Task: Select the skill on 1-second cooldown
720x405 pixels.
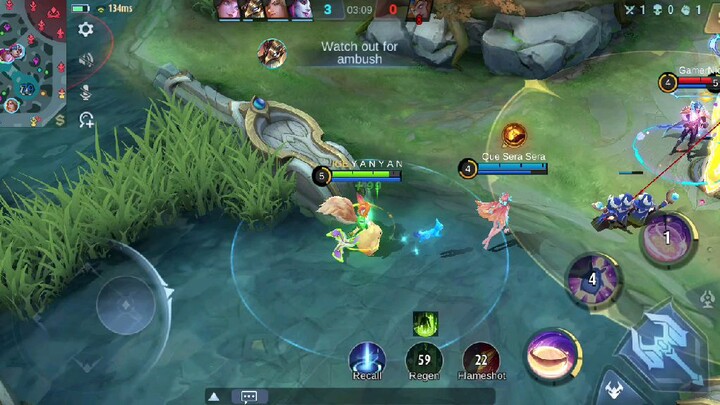Action: tap(667, 238)
